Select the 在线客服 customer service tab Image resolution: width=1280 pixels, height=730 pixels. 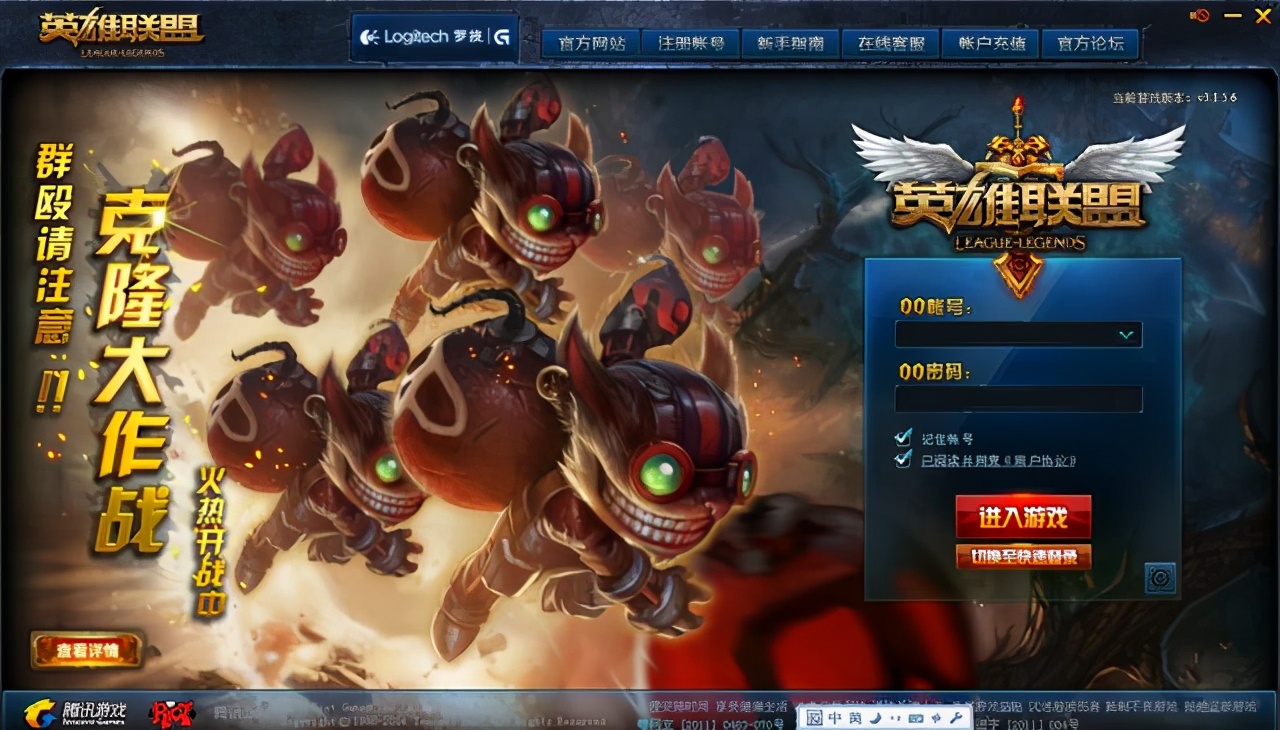(888, 43)
